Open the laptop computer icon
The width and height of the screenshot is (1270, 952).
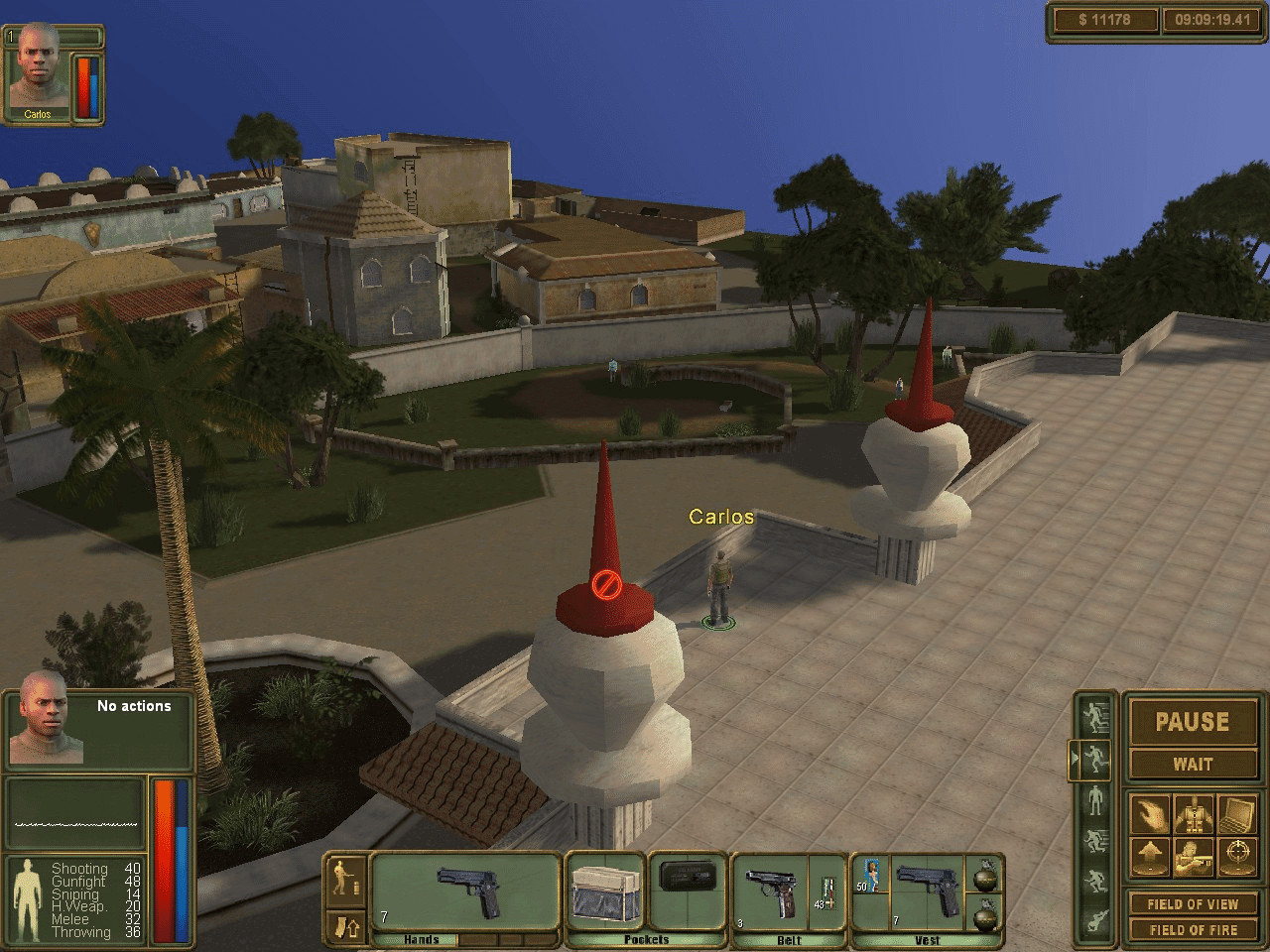(x=1236, y=815)
